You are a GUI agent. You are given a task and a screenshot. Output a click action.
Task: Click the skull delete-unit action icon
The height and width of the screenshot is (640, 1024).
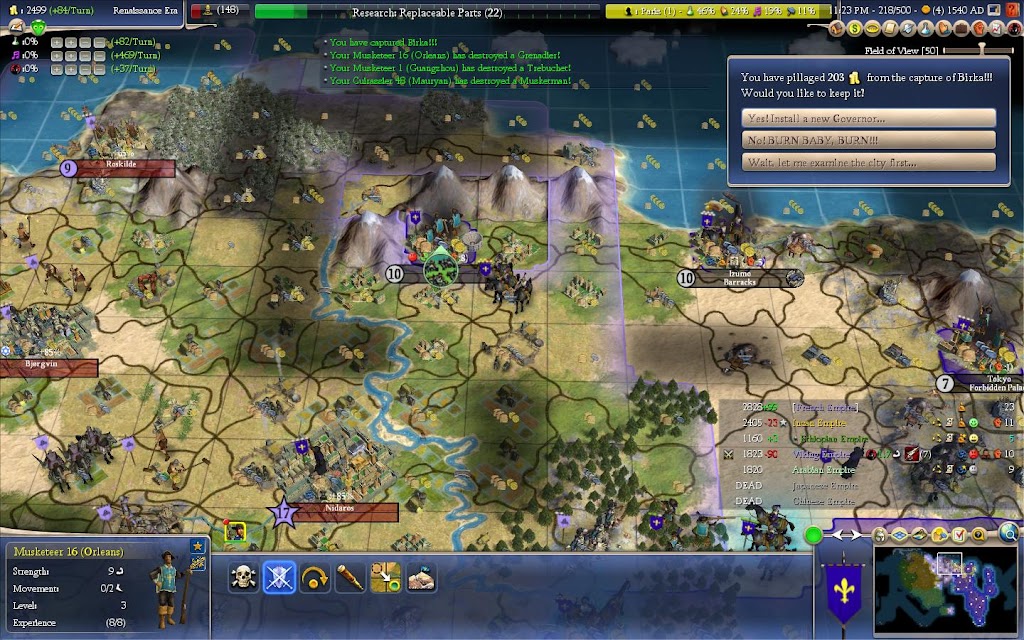click(243, 577)
